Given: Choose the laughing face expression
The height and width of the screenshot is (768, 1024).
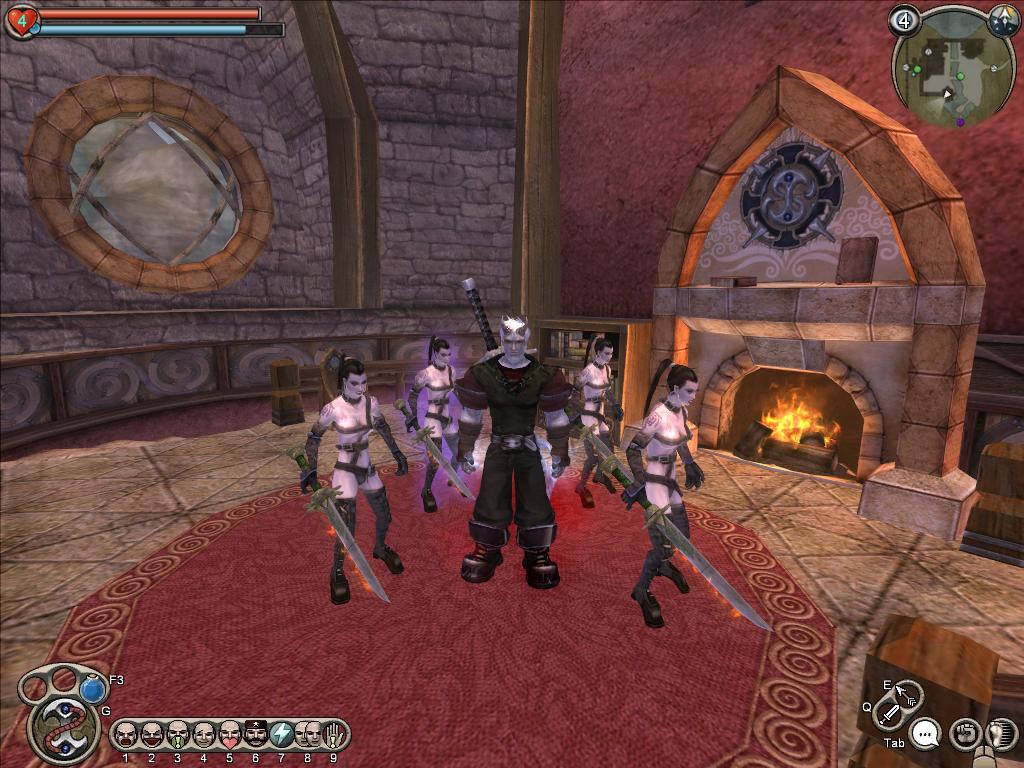Looking at the screenshot, I should pyautogui.click(x=151, y=735).
